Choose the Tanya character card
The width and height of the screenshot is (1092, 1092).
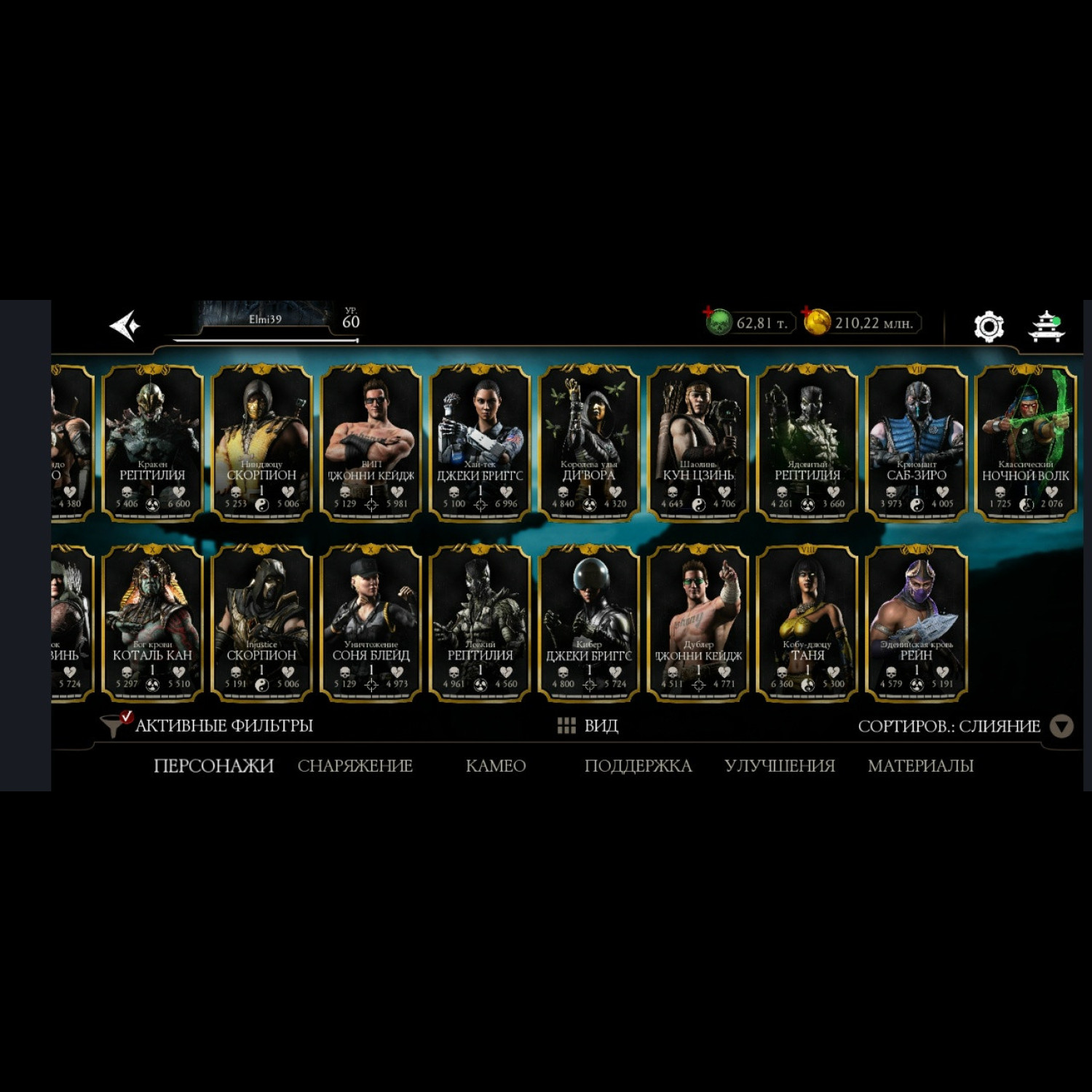point(807,623)
